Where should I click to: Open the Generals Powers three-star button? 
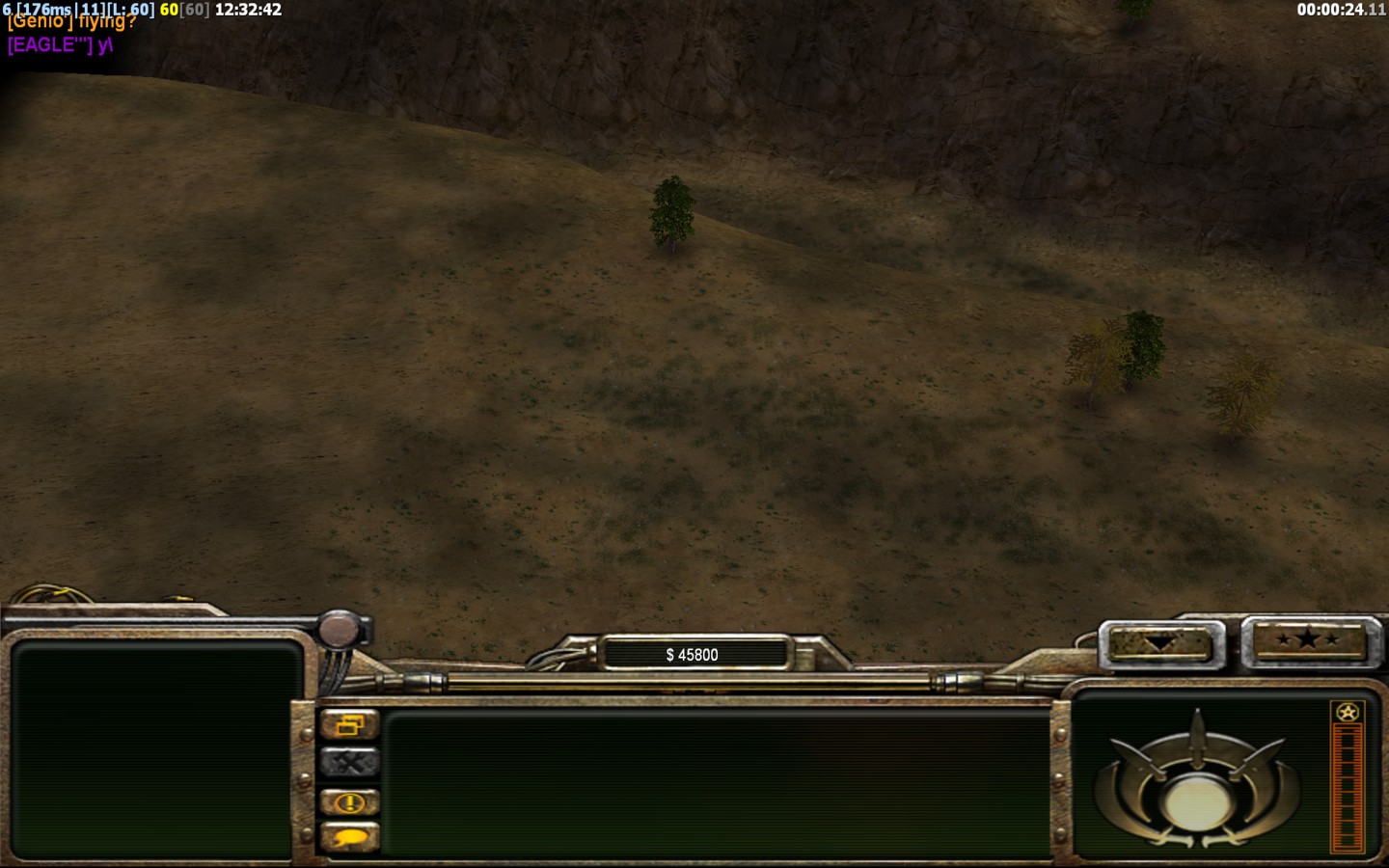1308,639
